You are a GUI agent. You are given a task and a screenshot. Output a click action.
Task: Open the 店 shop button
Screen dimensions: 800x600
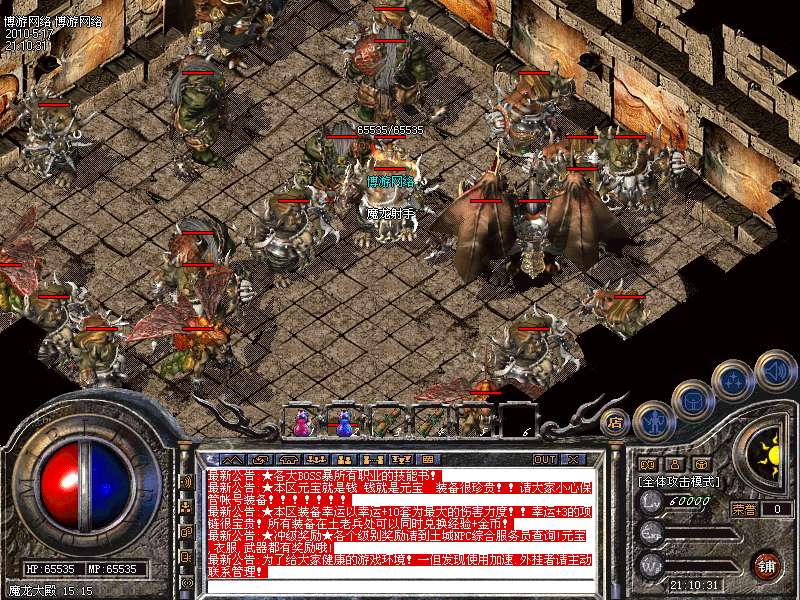(x=616, y=422)
